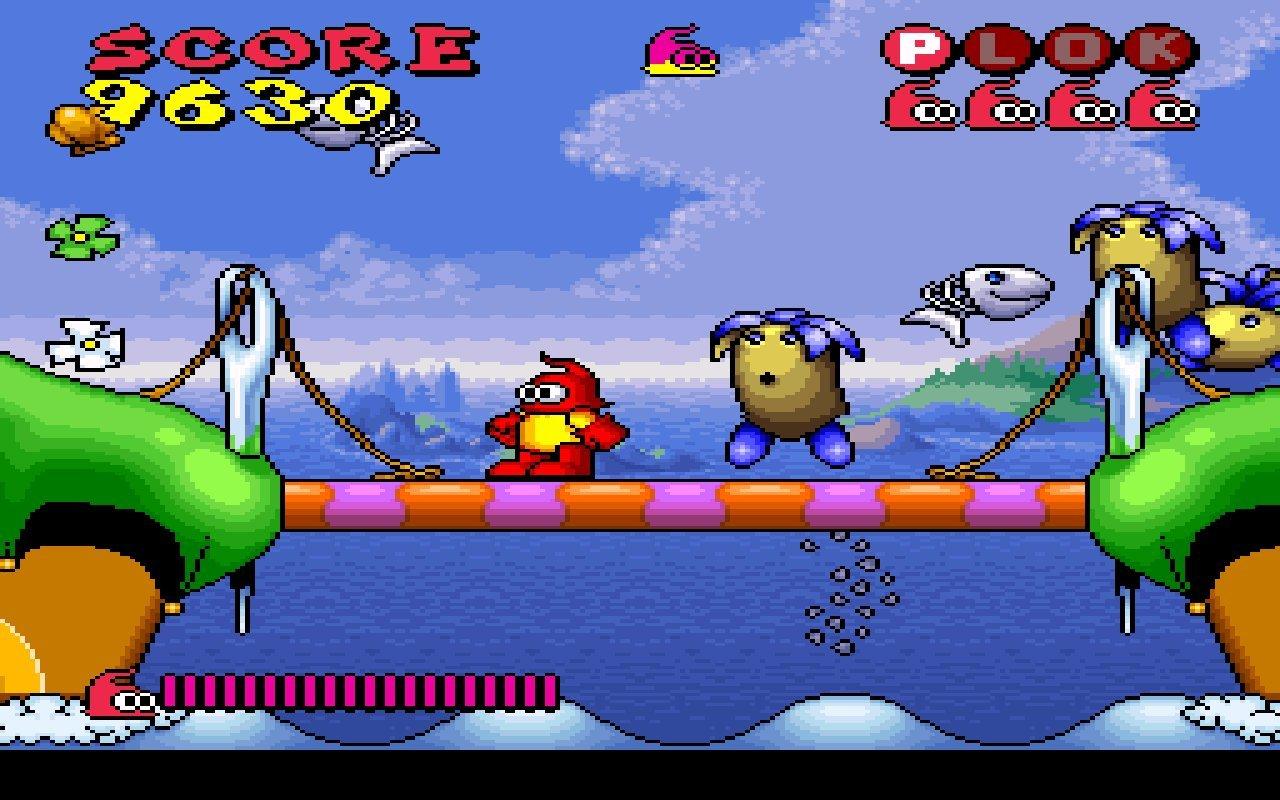Screen dimensions: 1280x800
Task: Click the pink snail near the top
Action: coord(680,50)
